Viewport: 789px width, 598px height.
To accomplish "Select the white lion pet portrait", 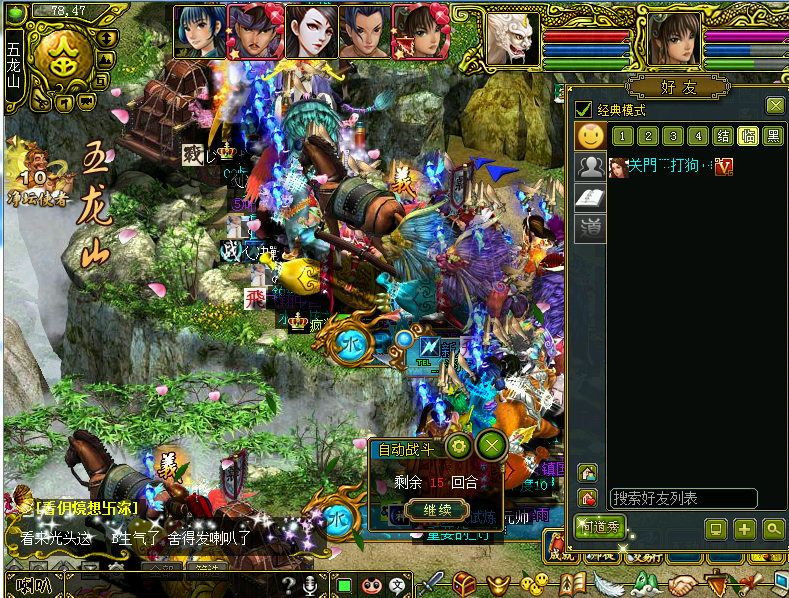I will [x=513, y=38].
